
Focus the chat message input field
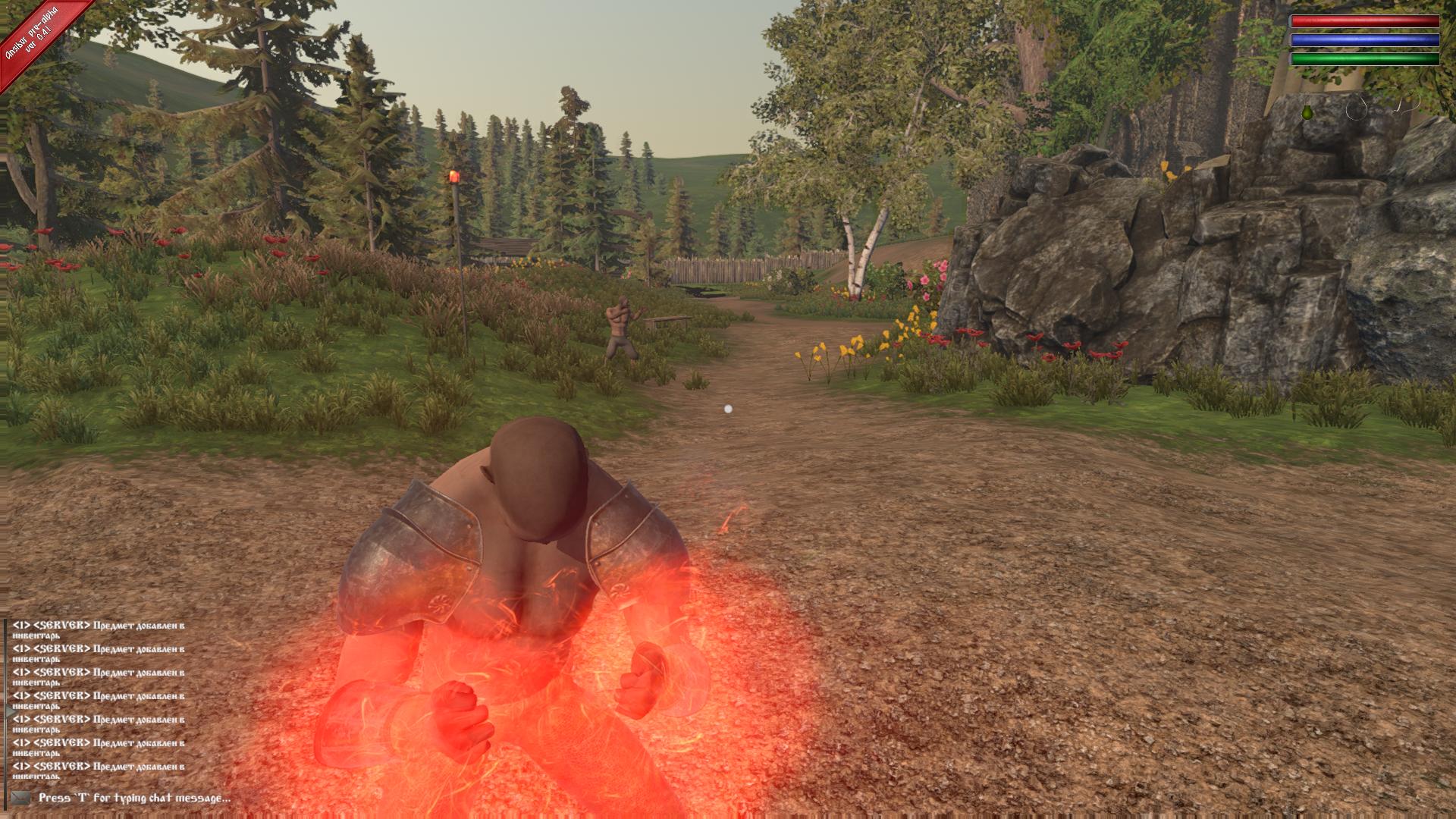click(x=135, y=798)
